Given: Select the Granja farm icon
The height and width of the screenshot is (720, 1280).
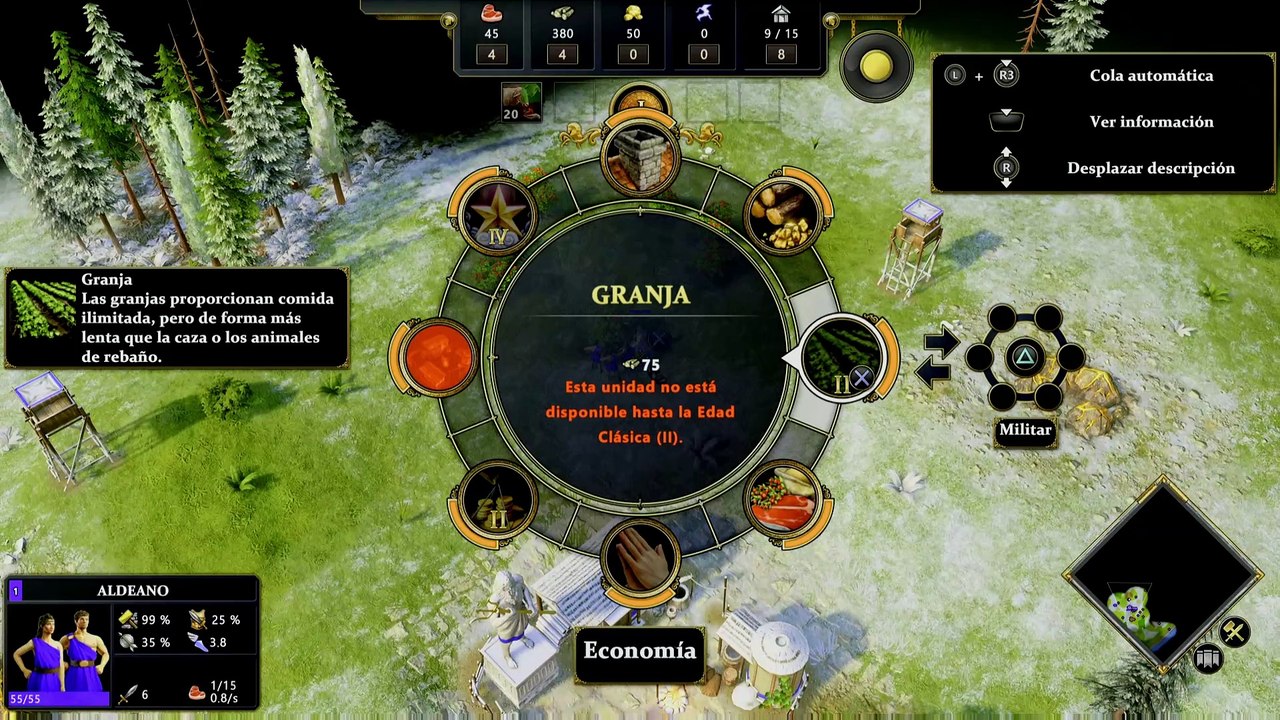Looking at the screenshot, I should [x=842, y=356].
